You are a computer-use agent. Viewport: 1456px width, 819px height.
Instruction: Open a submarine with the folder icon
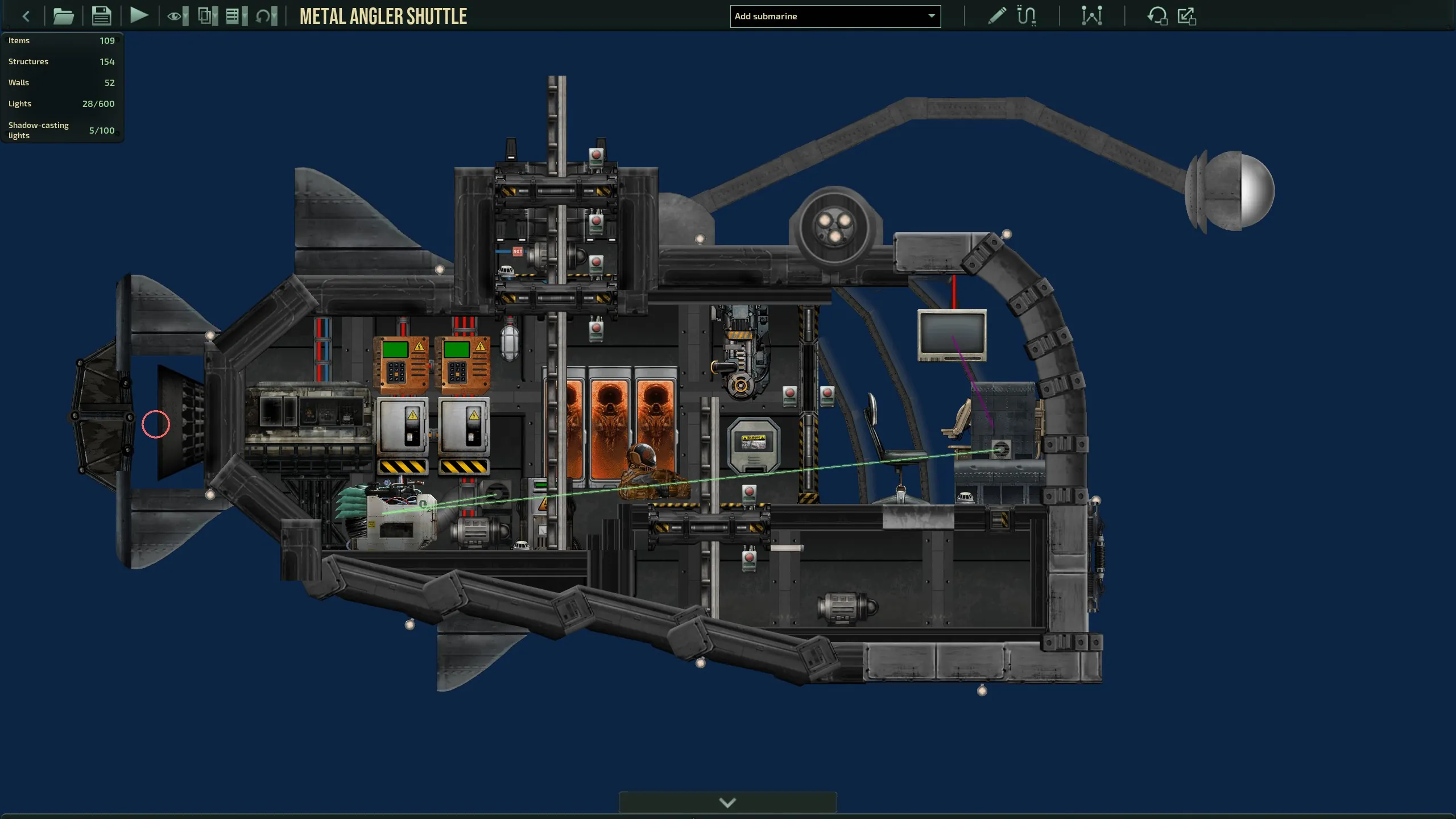coord(63,16)
